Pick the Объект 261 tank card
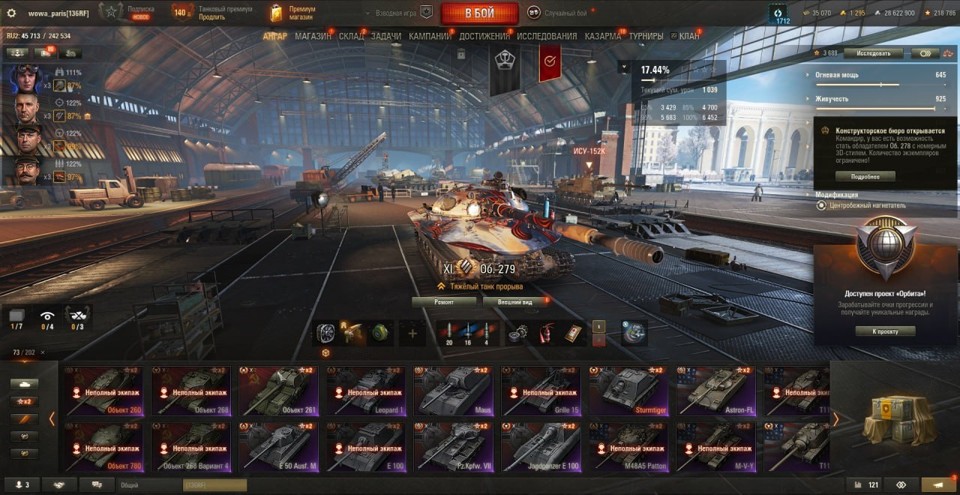The height and width of the screenshot is (495, 960). click(x=279, y=392)
